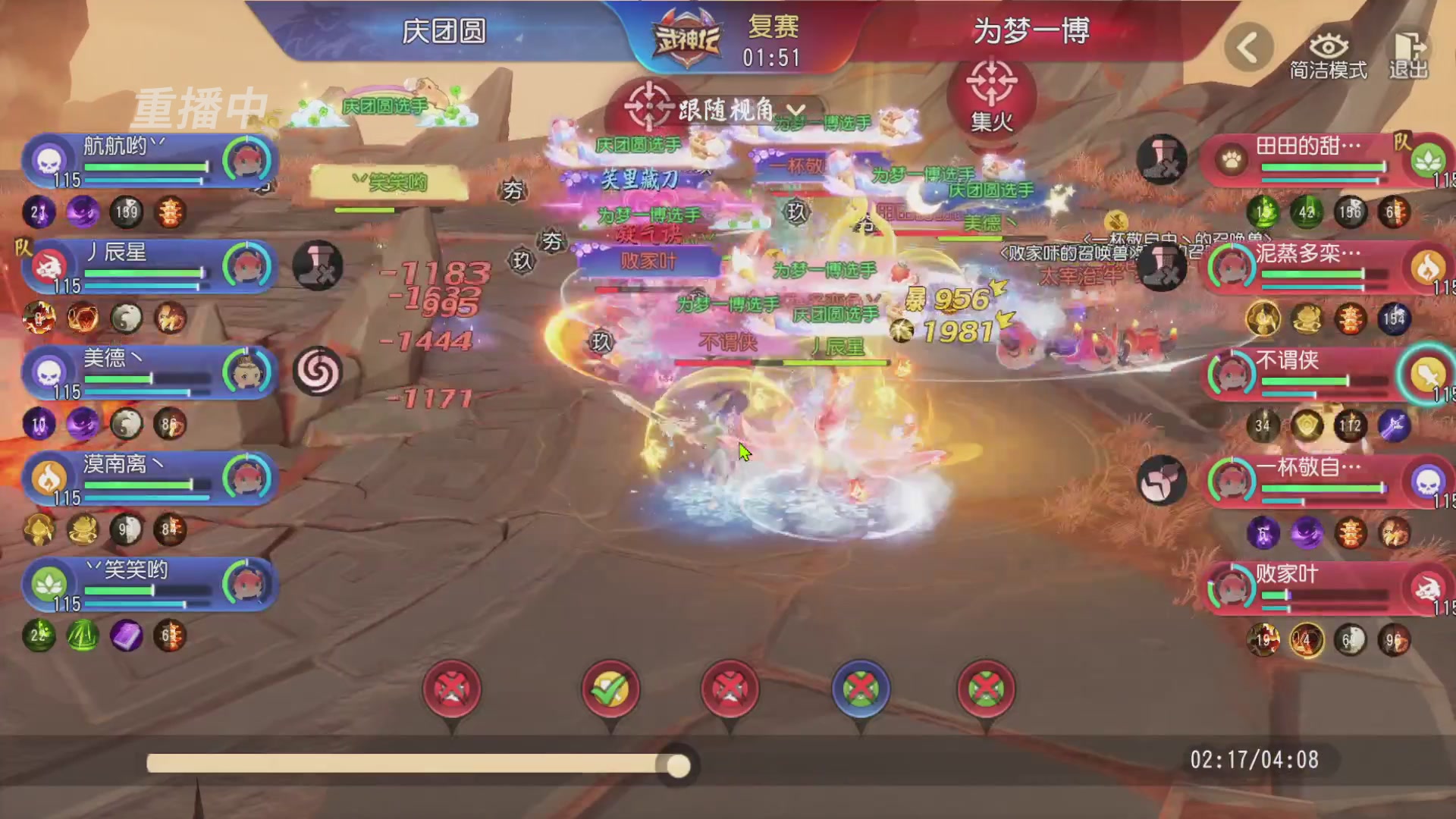This screenshot has width=1456, height=819.
Task: Switch to the 庆团圆 team tab
Action: (444, 32)
